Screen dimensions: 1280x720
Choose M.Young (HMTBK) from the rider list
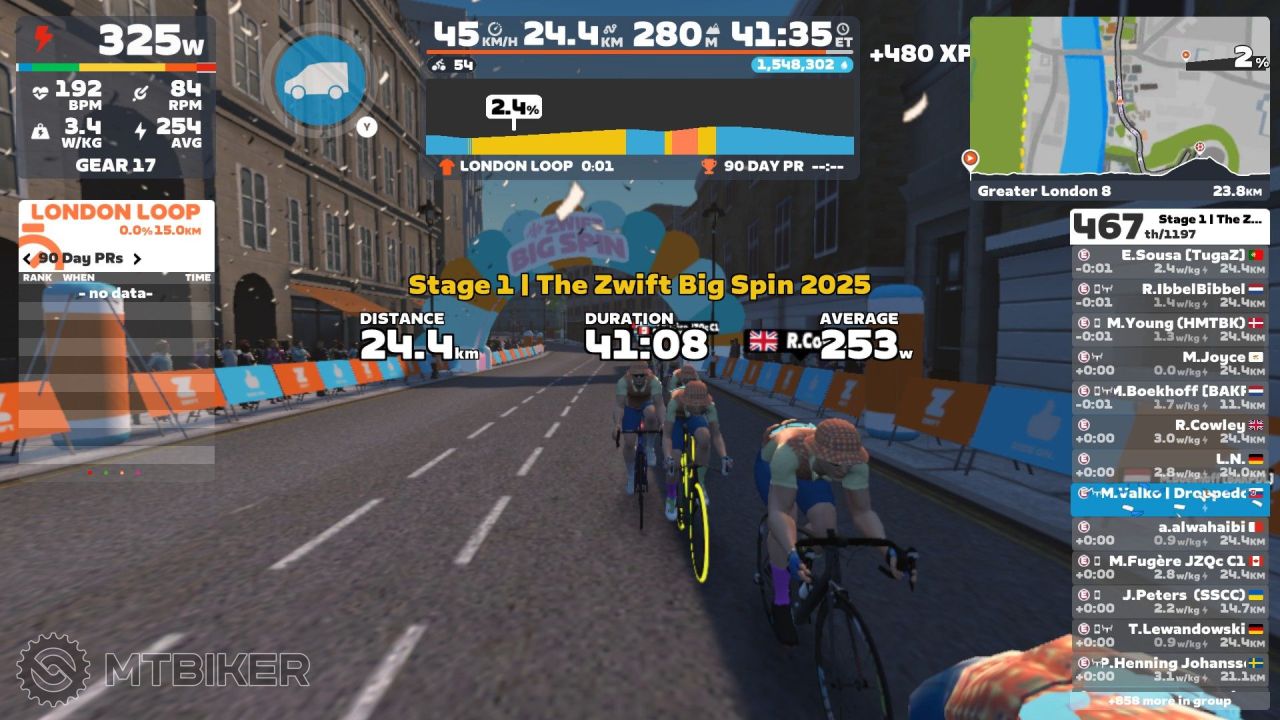coord(1169,330)
